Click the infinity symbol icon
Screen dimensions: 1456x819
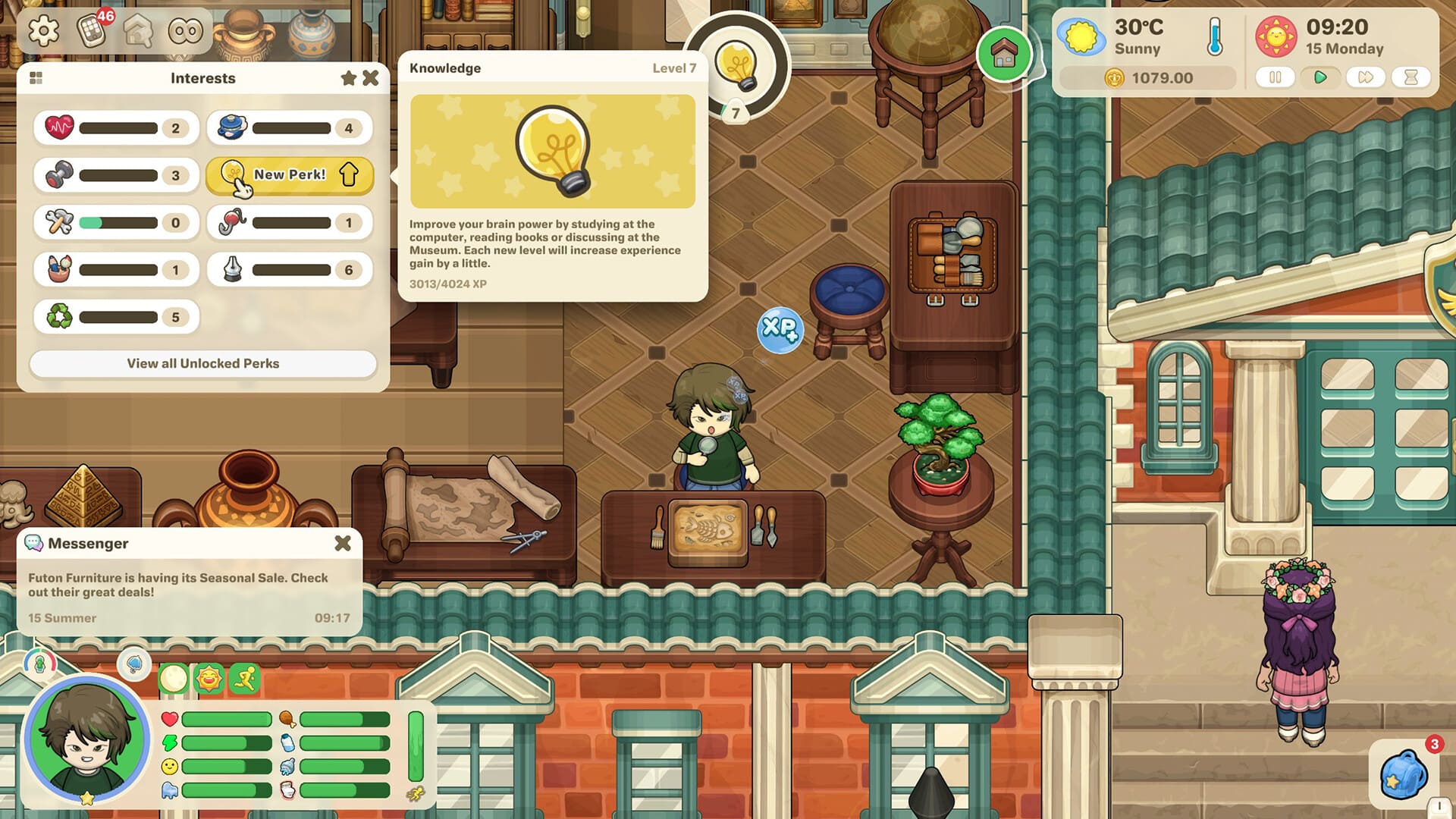(x=186, y=31)
